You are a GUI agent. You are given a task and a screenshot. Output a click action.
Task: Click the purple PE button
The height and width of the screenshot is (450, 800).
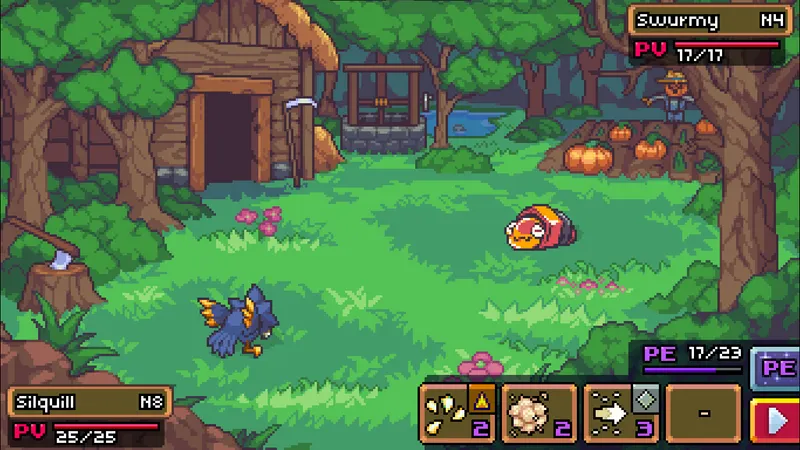click(x=777, y=366)
